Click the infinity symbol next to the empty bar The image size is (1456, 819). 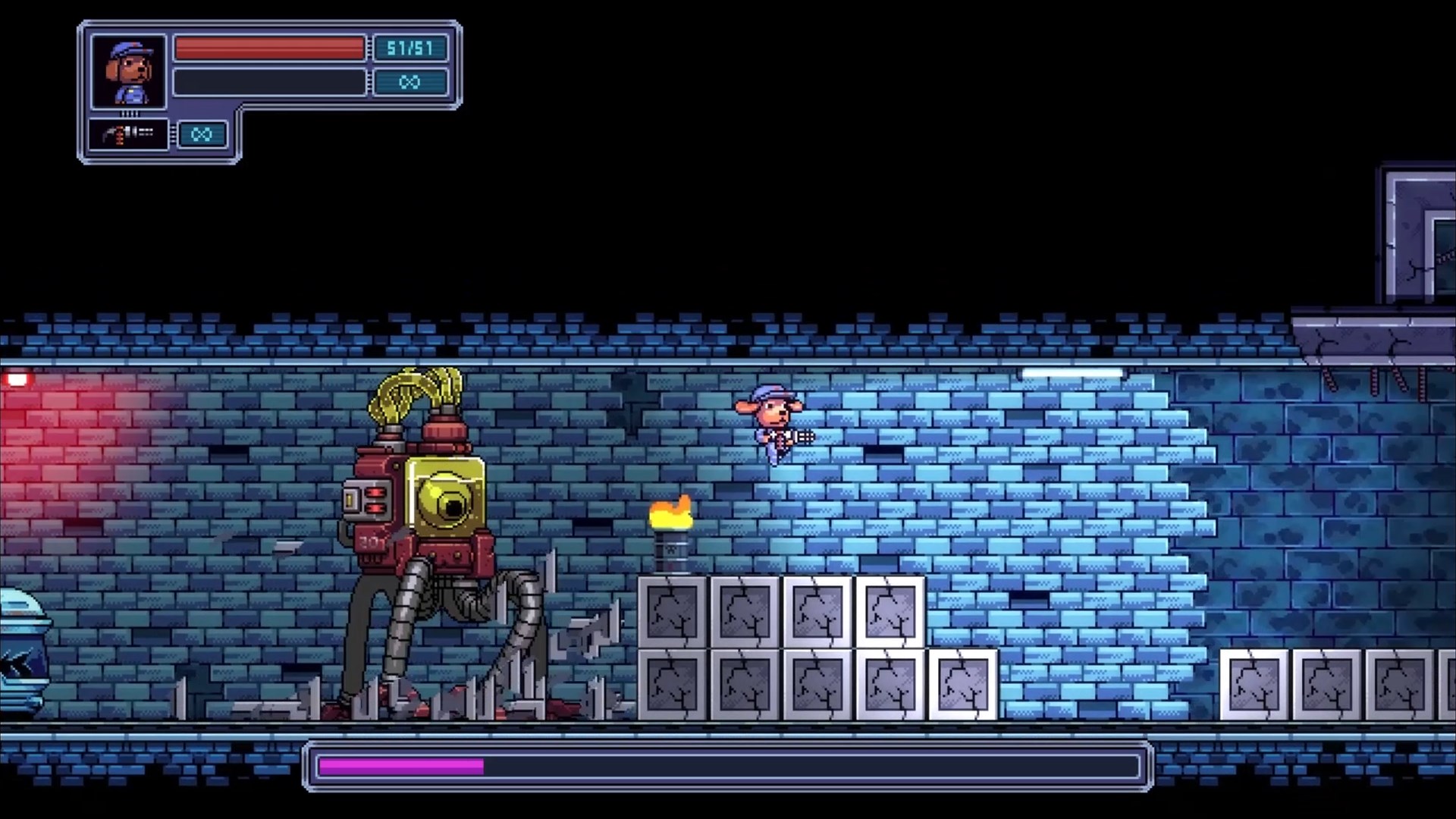(x=410, y=82)
